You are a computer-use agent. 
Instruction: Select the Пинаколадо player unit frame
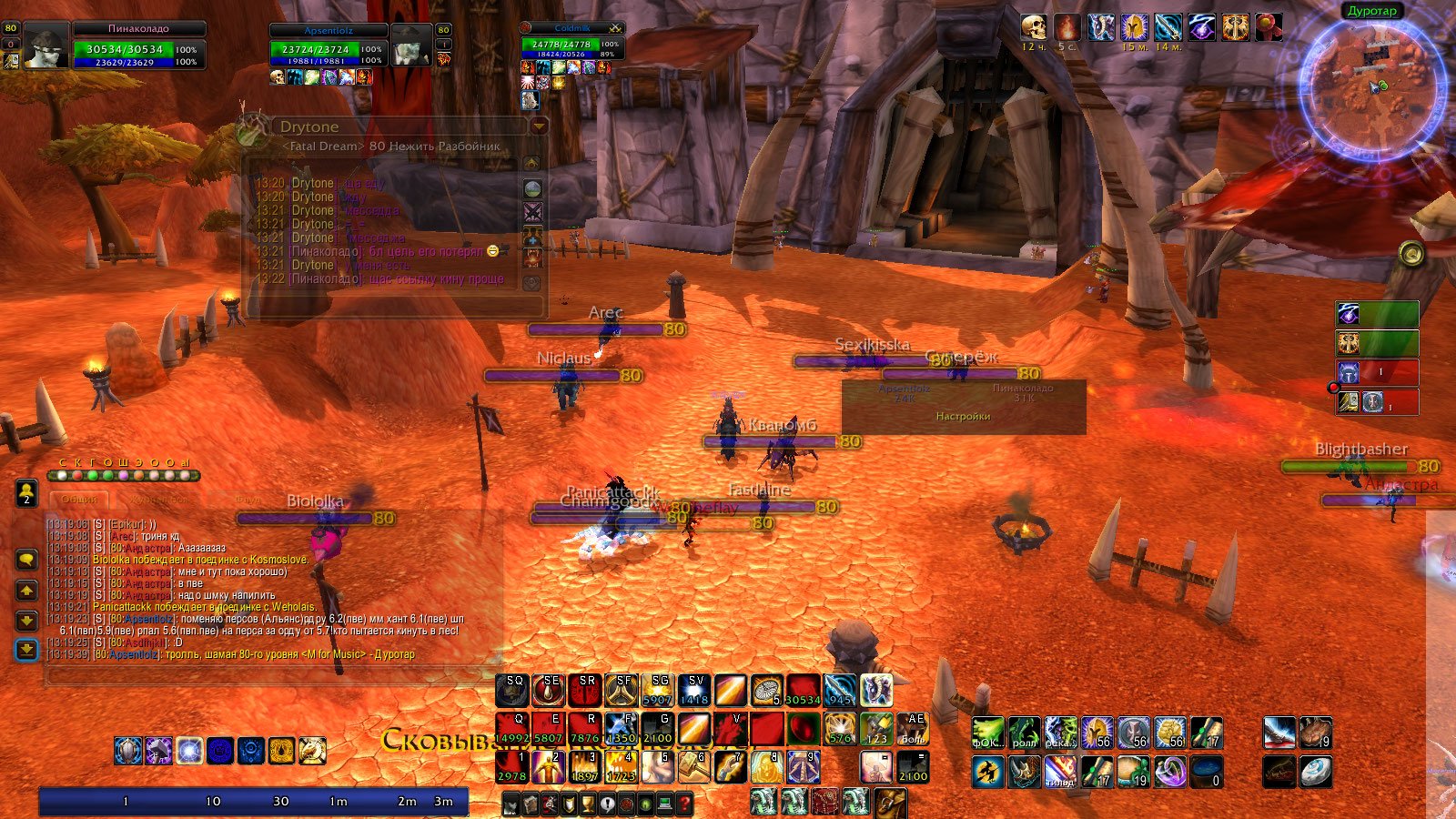click(x=136, y=46)
